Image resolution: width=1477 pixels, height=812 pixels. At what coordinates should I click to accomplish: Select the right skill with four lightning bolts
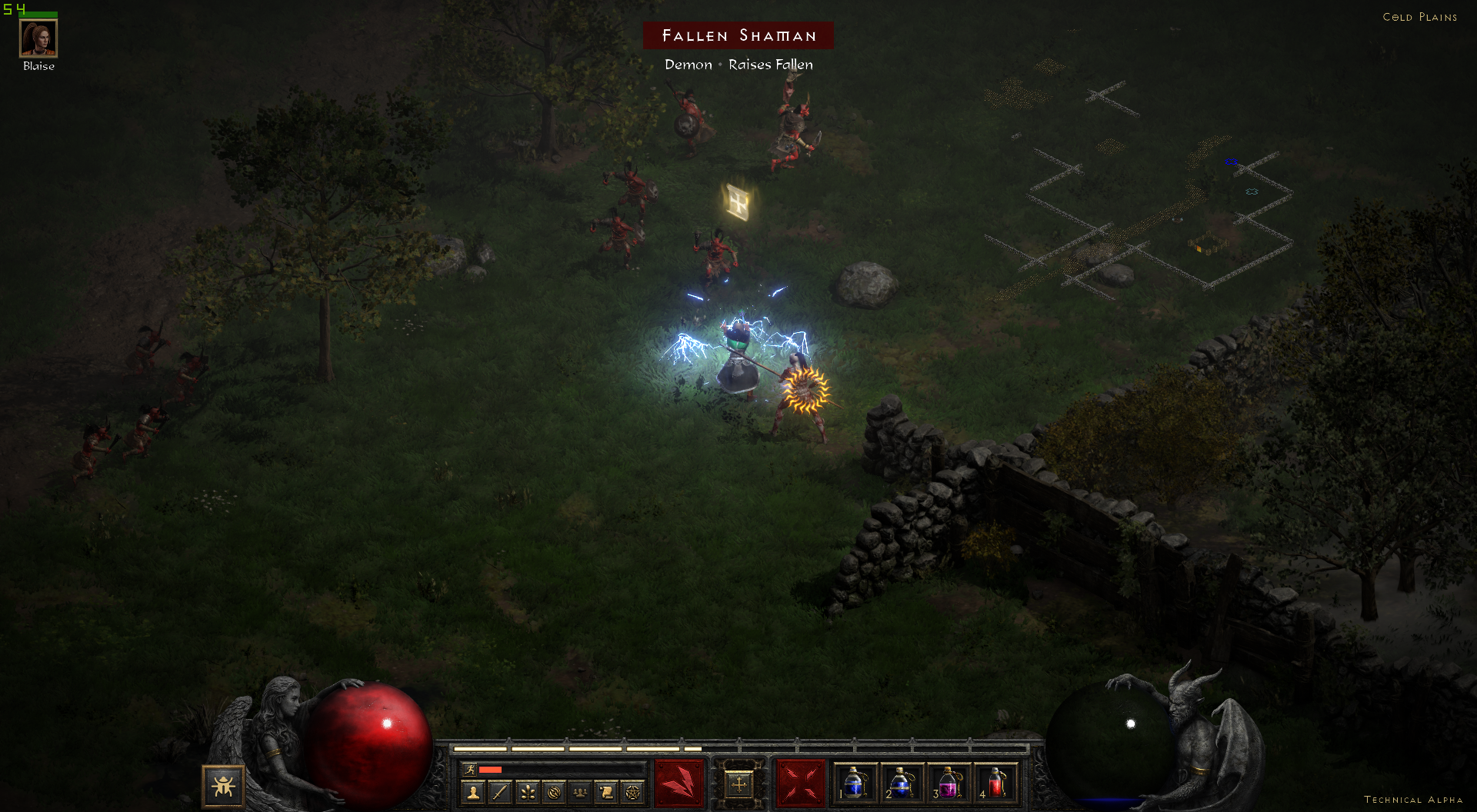point(800,784)
